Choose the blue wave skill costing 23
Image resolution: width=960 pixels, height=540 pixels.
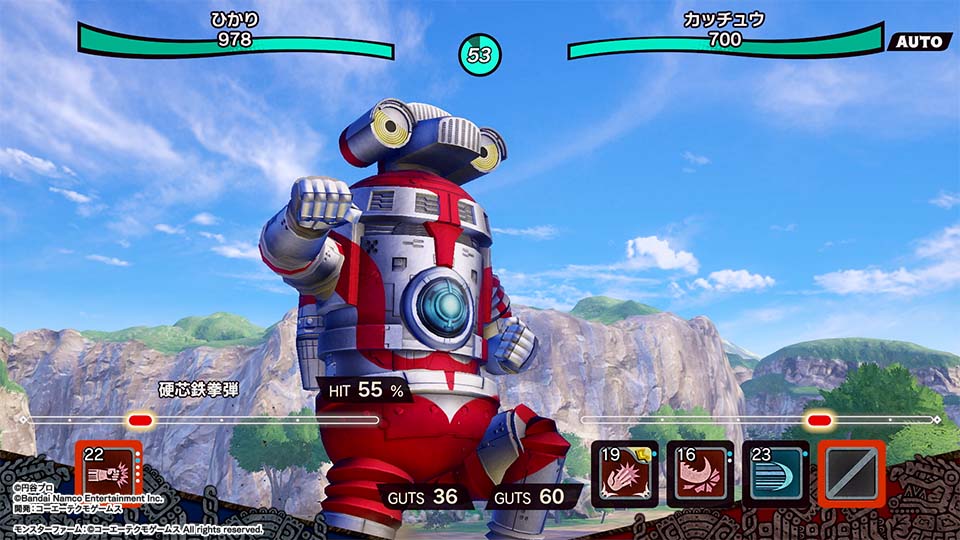tap(775, 474)
